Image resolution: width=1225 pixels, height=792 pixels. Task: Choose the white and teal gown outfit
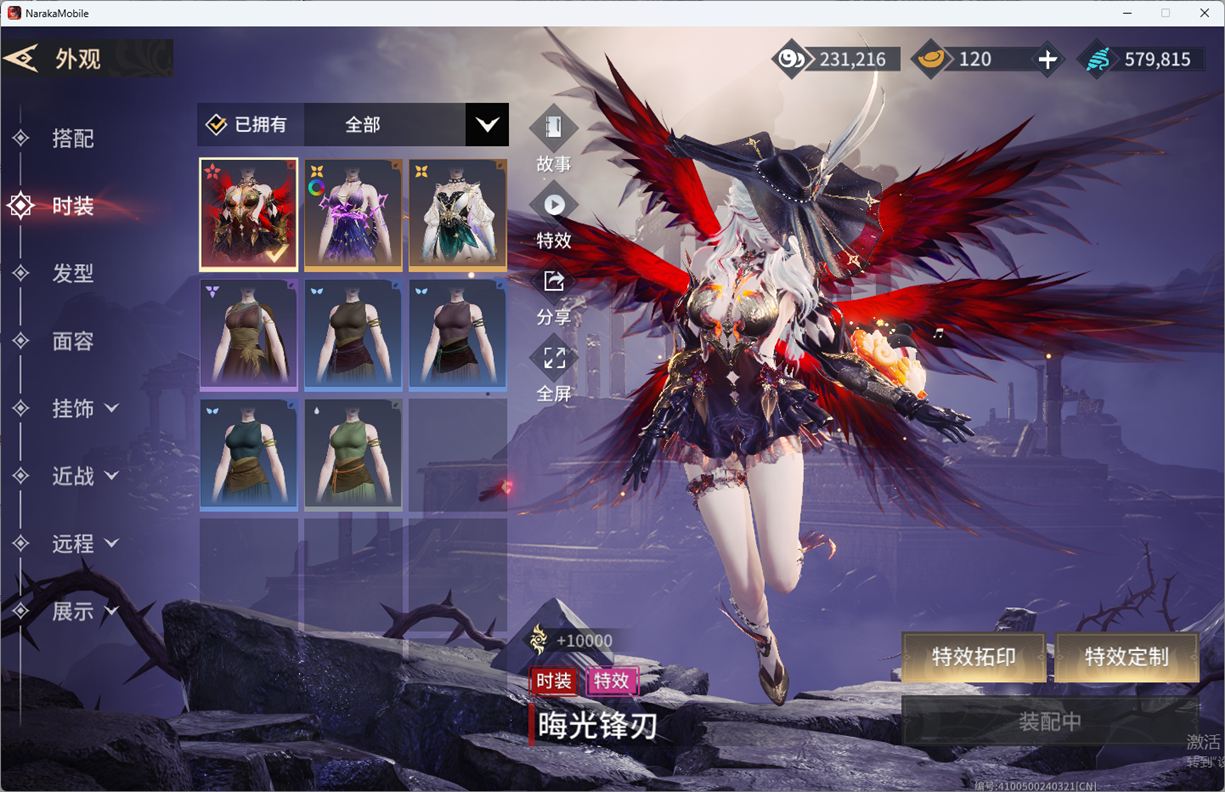457,214
